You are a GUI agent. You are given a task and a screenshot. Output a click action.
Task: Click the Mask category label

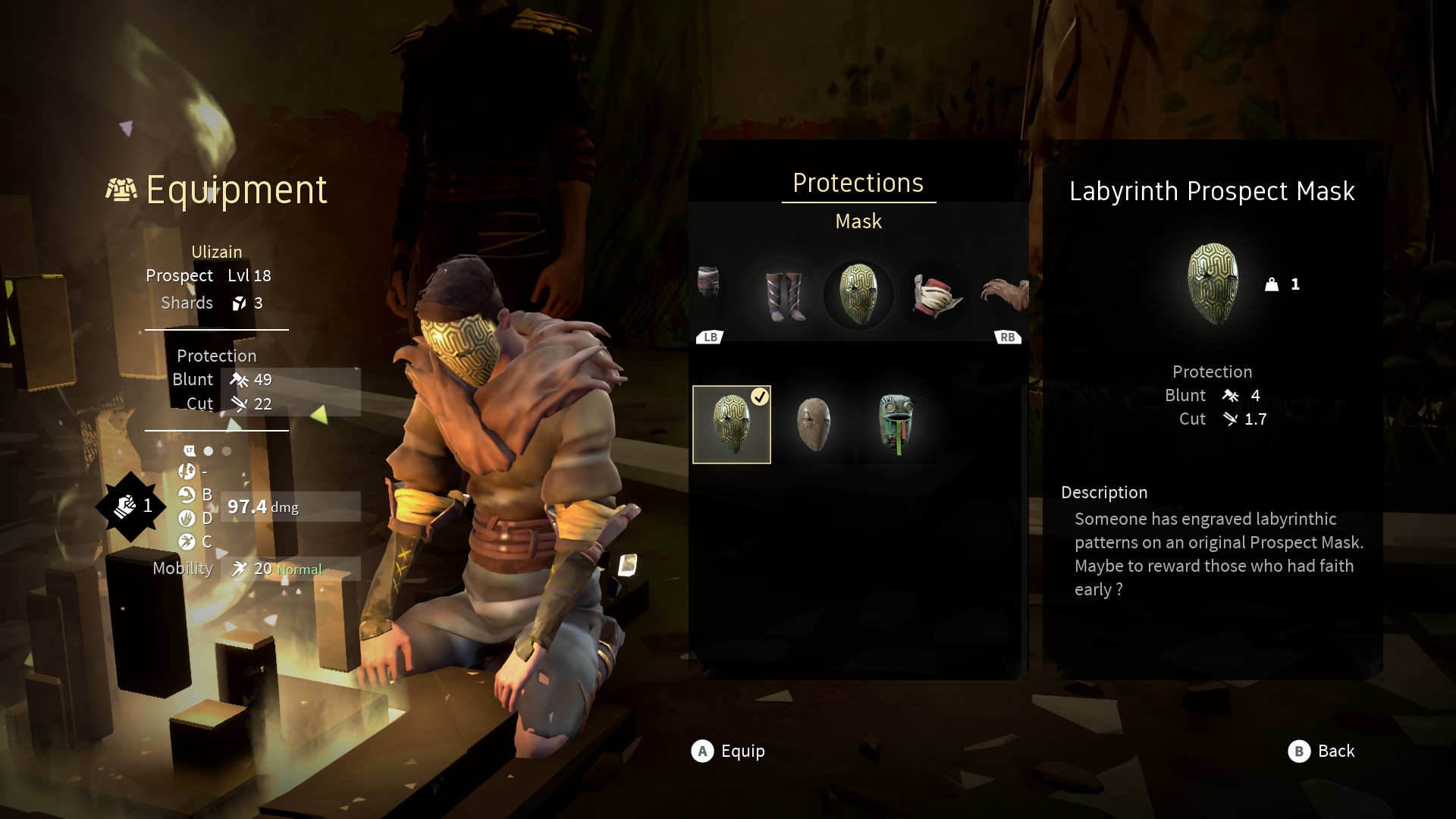coord(858,221)
